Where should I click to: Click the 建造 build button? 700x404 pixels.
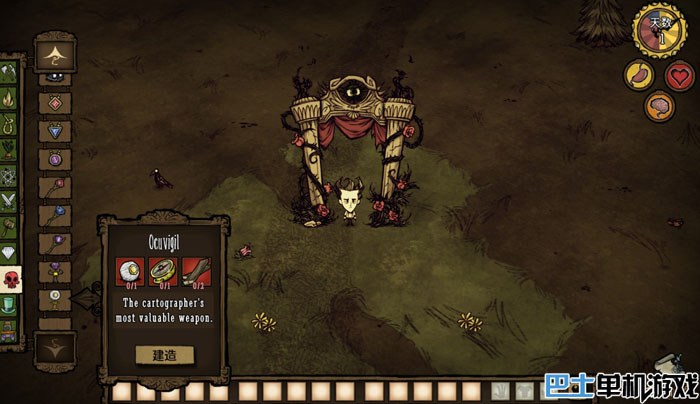[x=164, y=354]
